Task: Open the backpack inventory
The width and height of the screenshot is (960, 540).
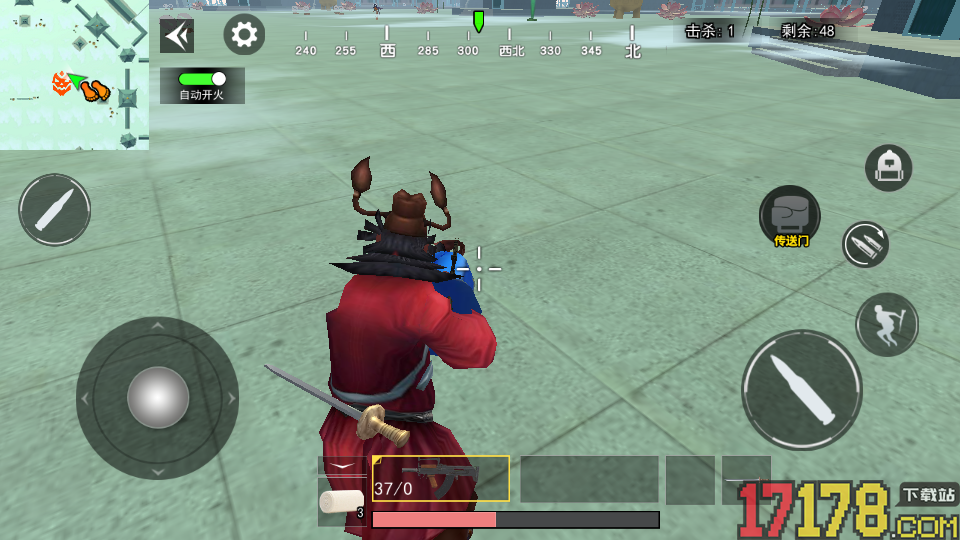Action: [x=887, y=167]
